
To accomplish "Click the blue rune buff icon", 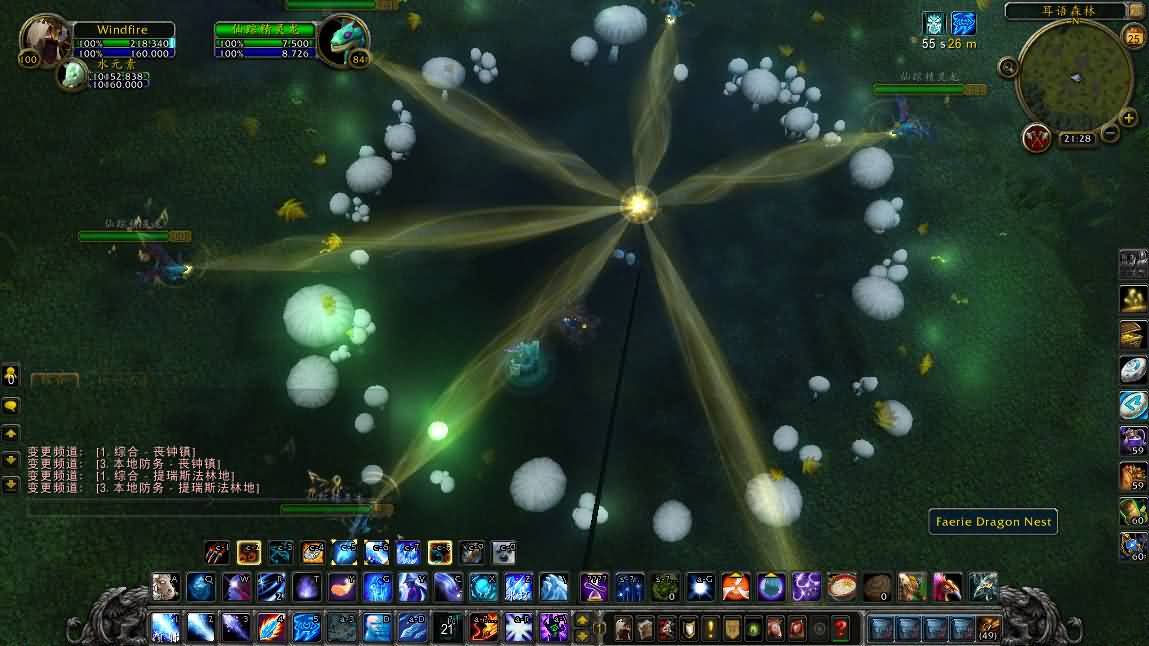I will (963, 24).
